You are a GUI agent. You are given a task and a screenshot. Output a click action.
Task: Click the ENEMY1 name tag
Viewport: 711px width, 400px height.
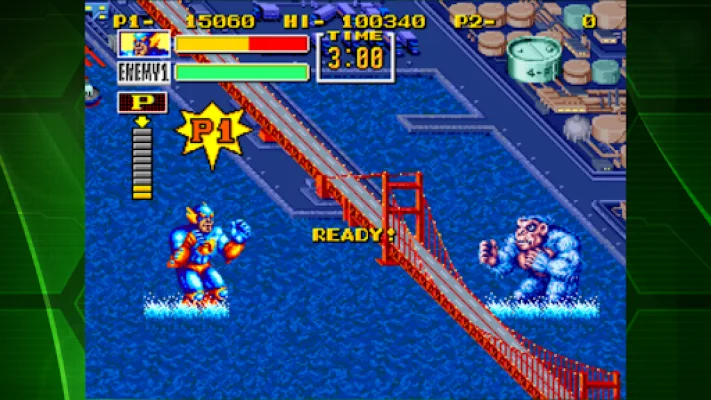tap(144, 72)
